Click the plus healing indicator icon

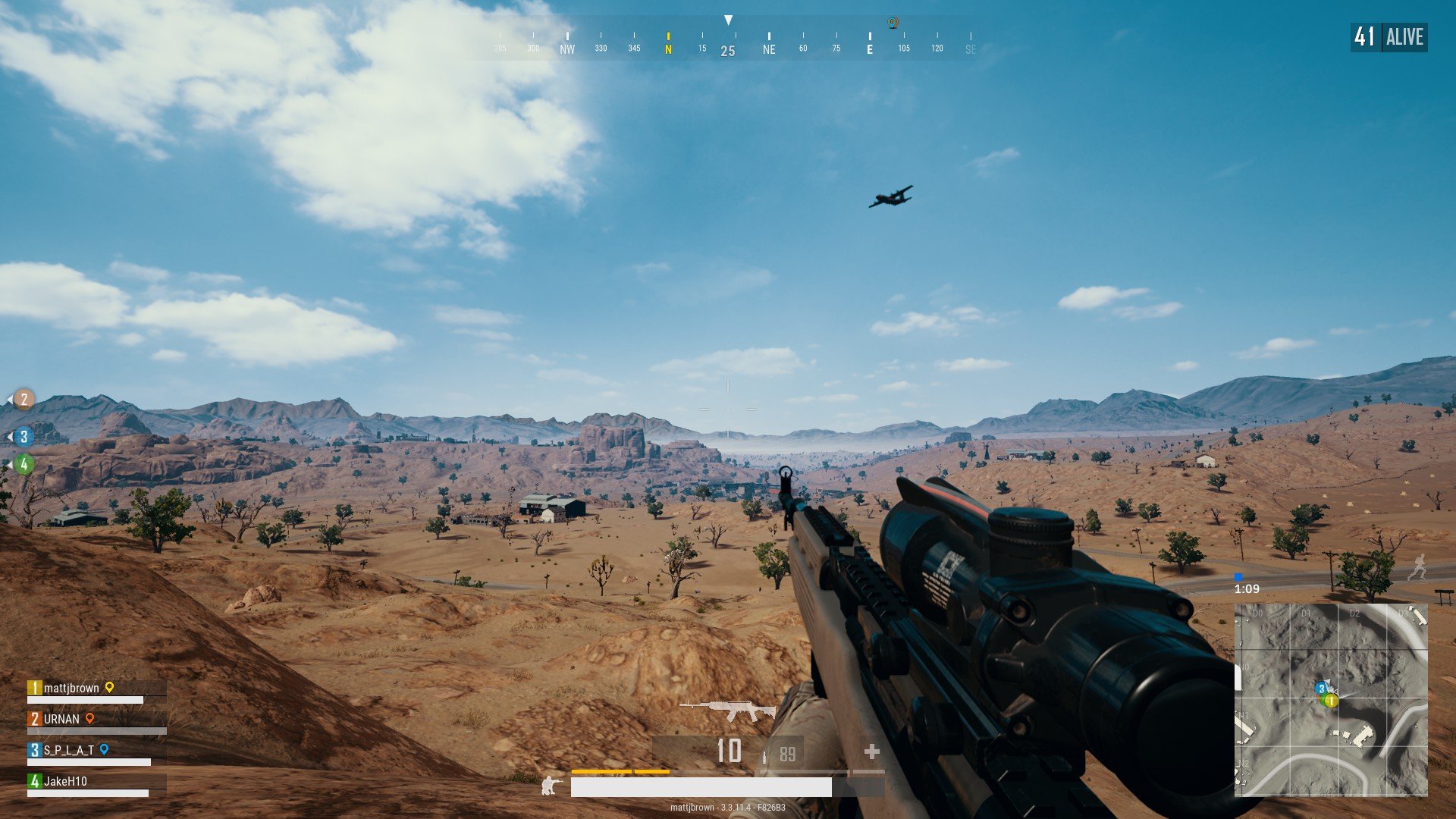[873, 752]
